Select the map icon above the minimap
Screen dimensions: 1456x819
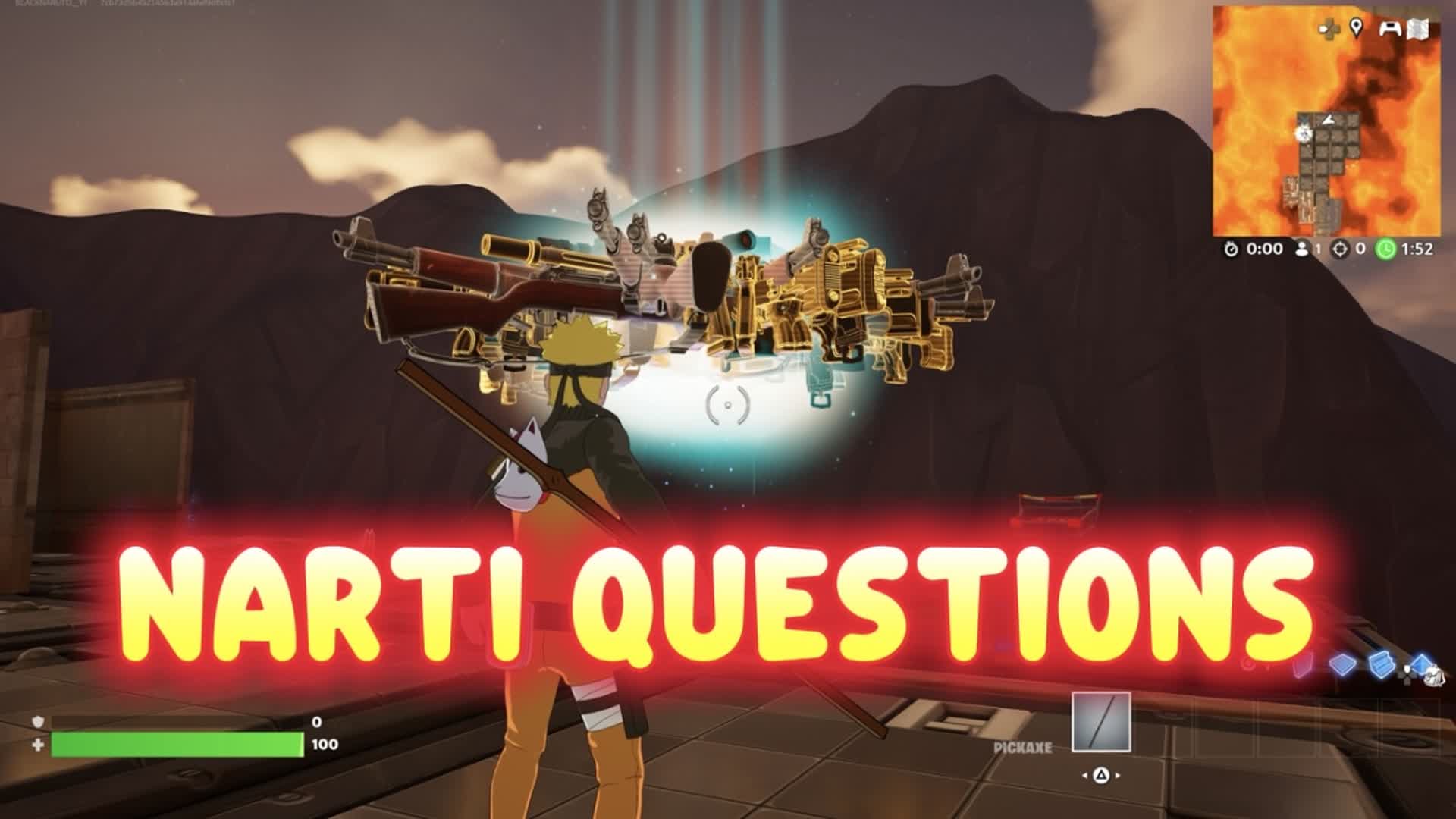[x=1417, y=30]
